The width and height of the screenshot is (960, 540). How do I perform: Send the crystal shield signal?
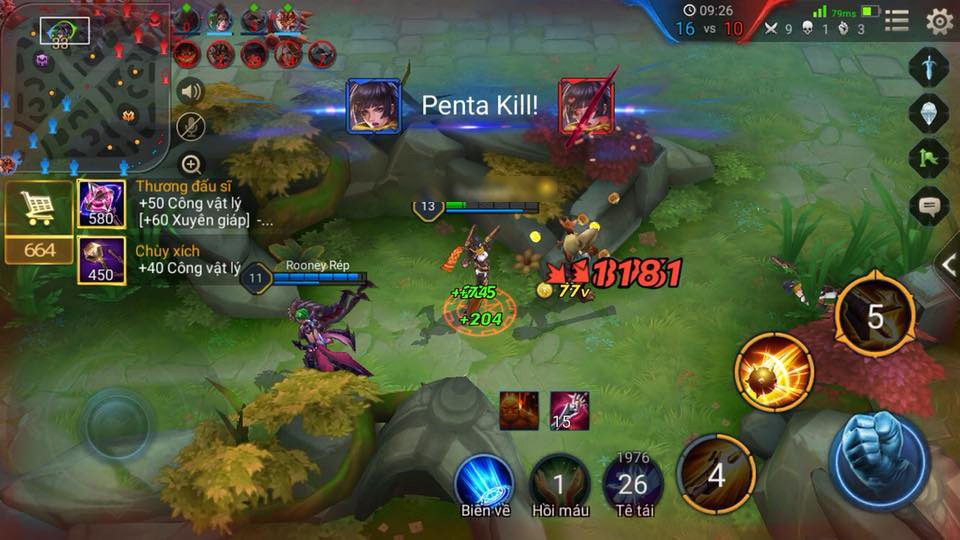coord(928,112)
